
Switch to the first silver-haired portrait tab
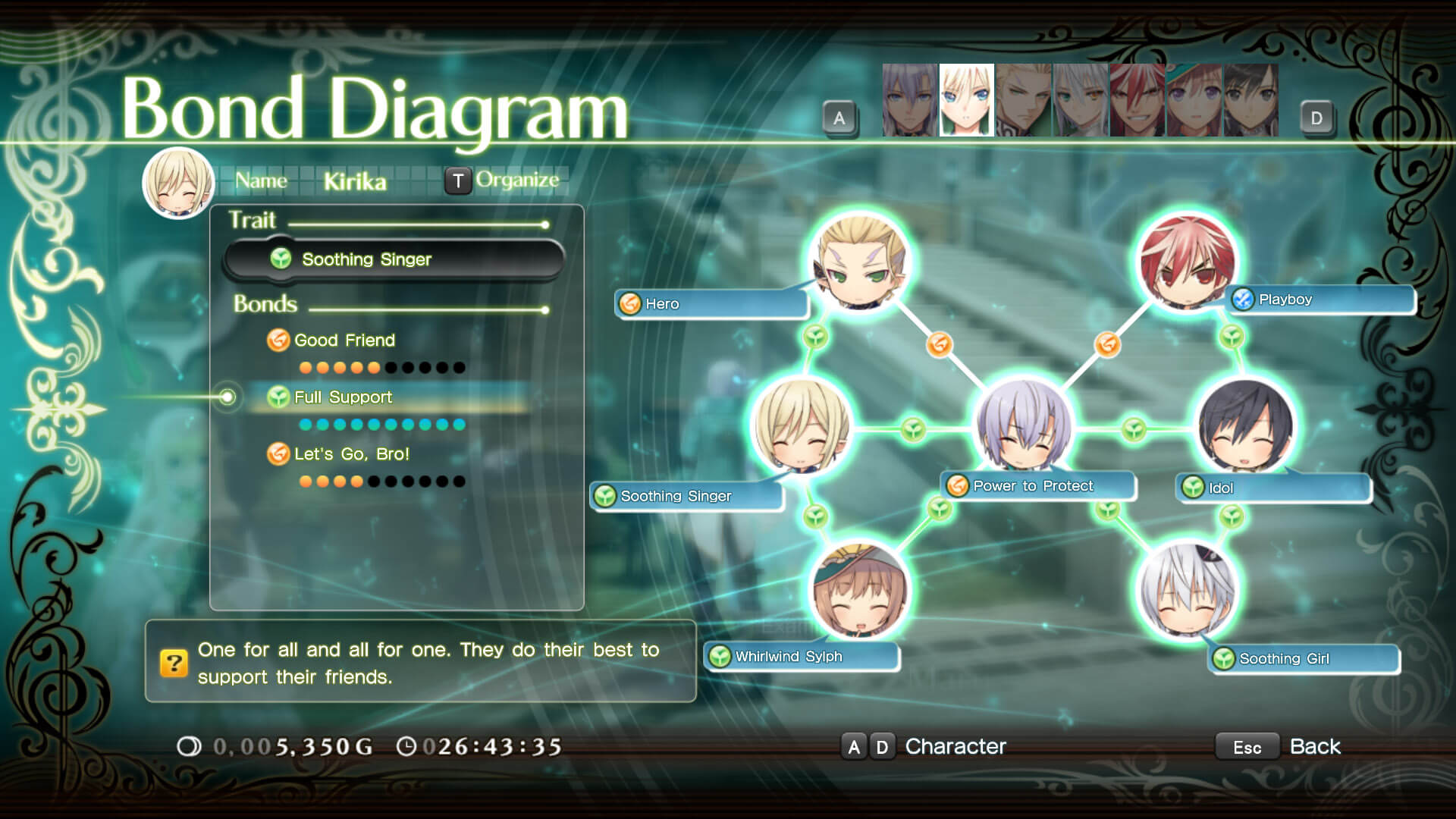tap(909, 100)
